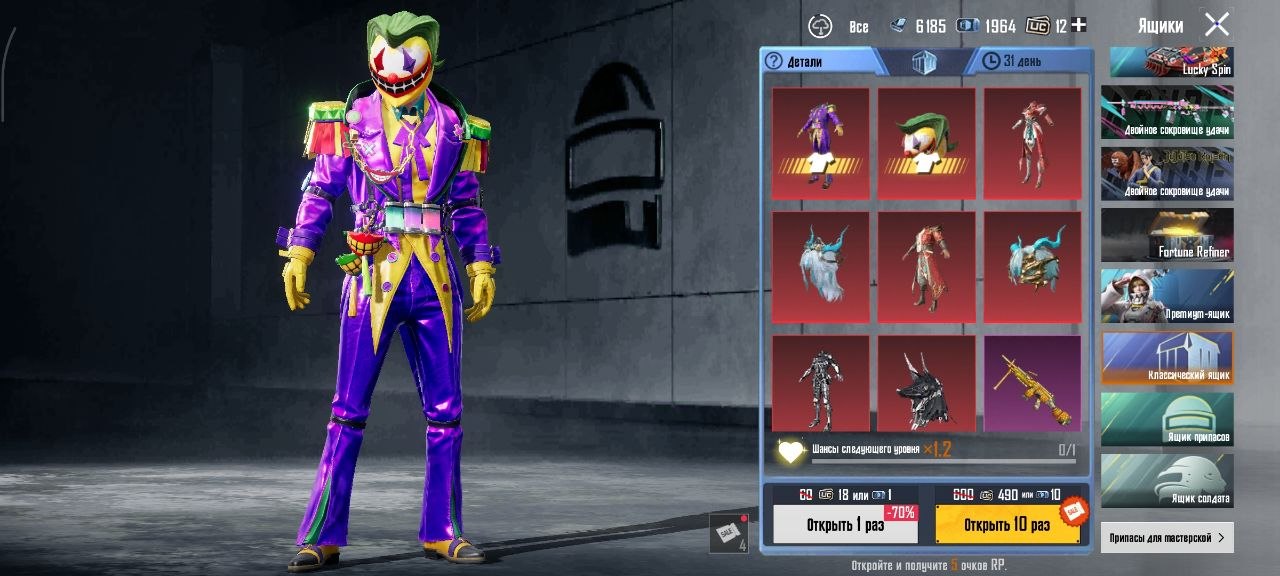Image resolution: width=1280 pixels, height=576 pixels.
Task: Preview the black Anubis mask reward
Action: [927, 383]
